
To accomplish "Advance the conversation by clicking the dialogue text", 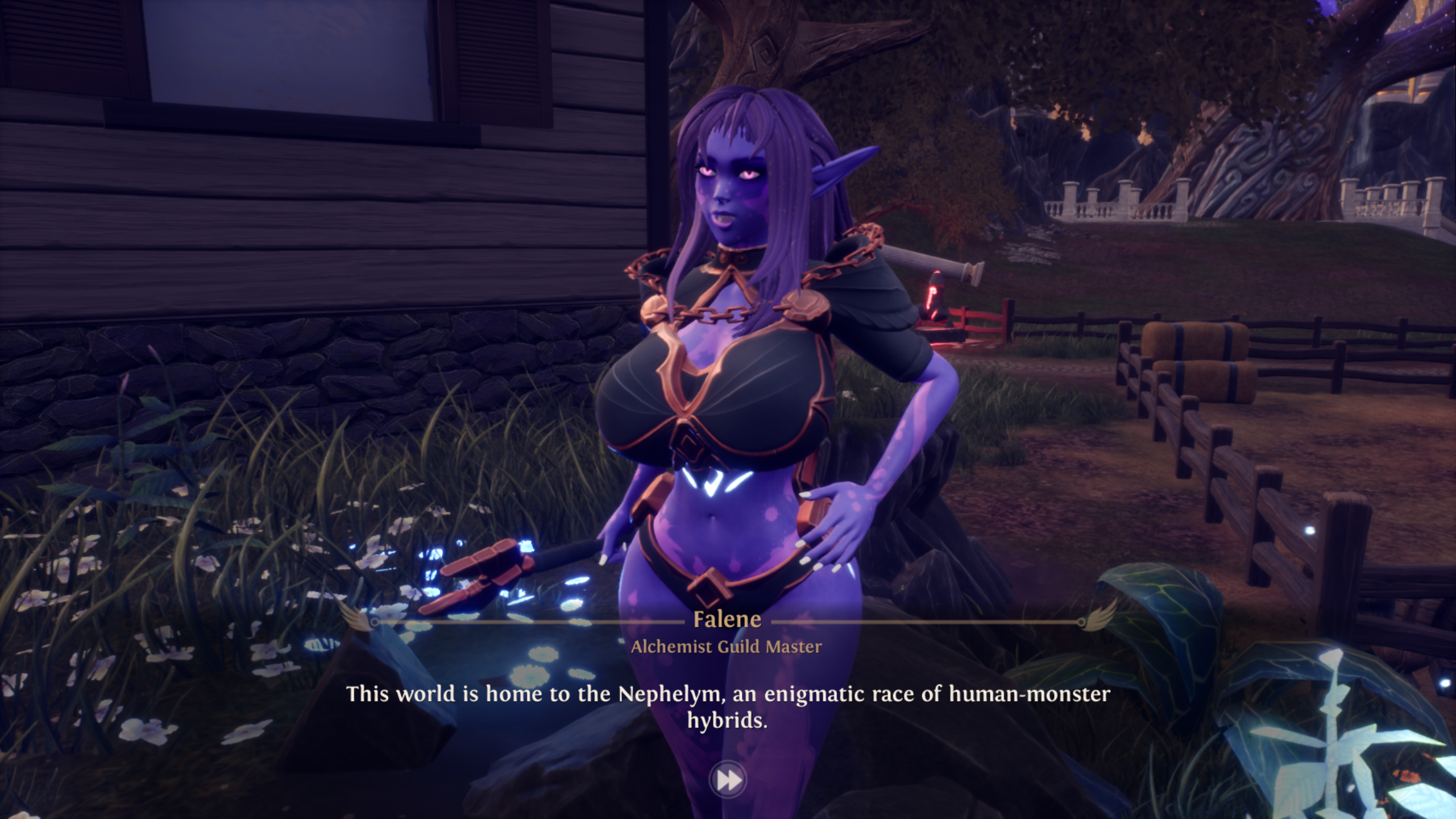I will click(728, 694).
